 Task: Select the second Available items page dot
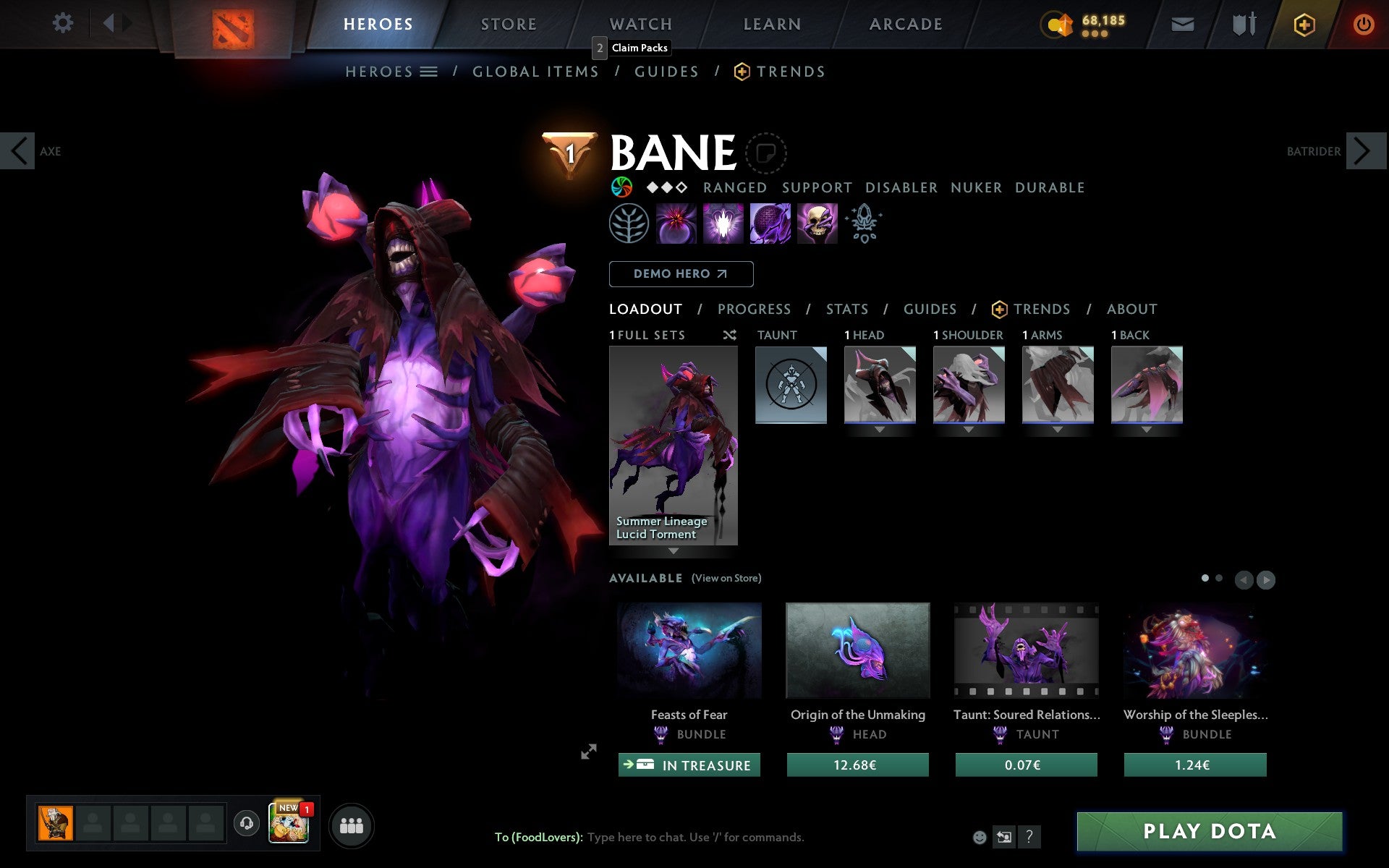tap(1218, 579)
